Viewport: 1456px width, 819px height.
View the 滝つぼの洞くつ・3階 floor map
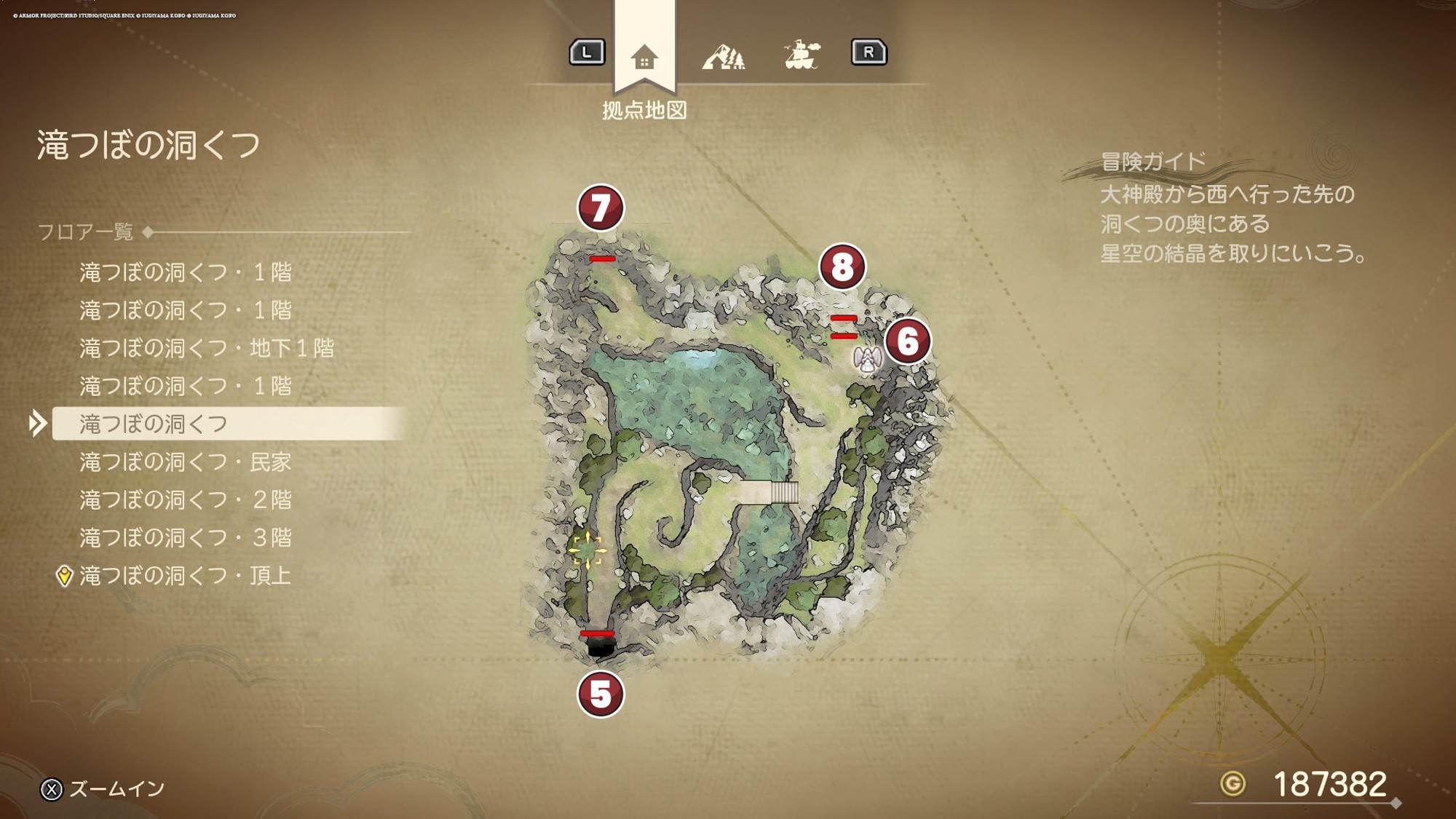(x=185, y=537)
